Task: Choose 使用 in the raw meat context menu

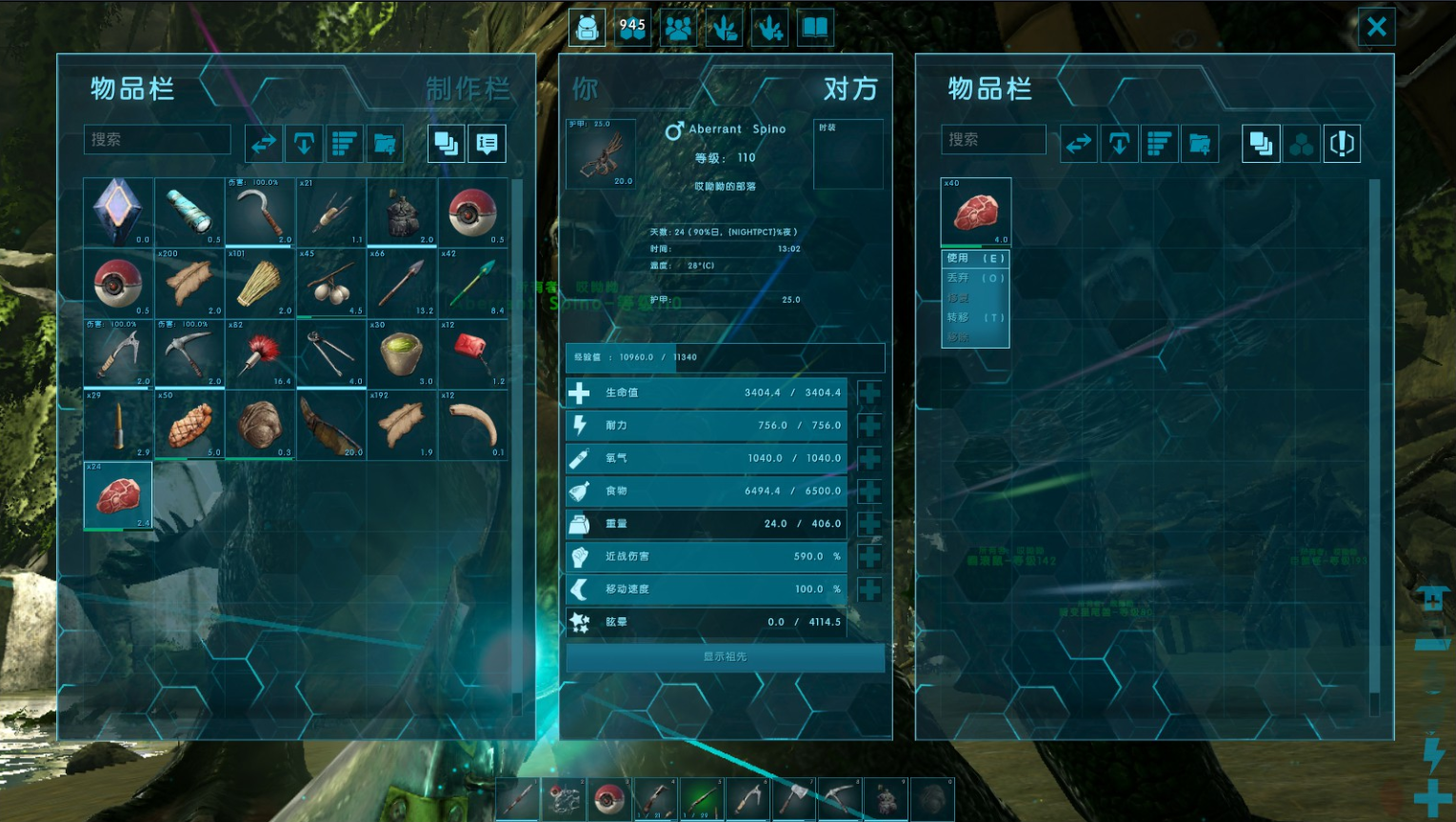Action: pyautogui.click(x=975, y=258)
